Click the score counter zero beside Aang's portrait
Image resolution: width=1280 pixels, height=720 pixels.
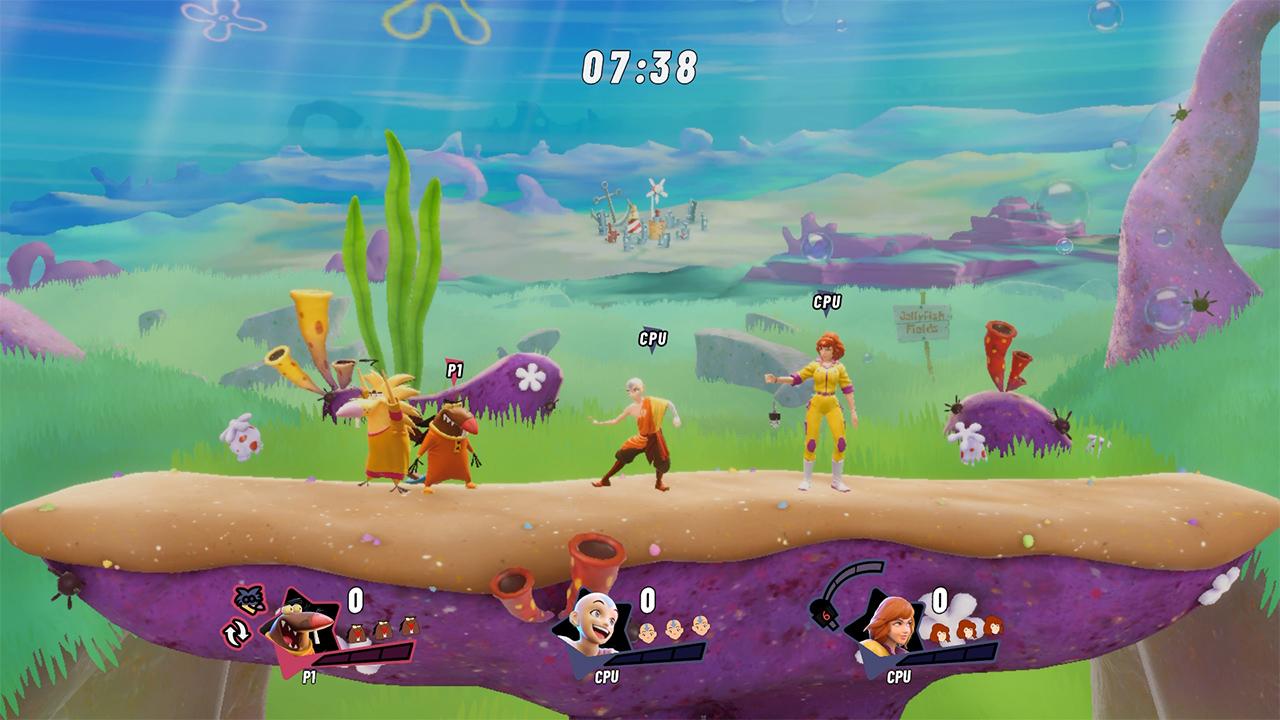click(x=646, y=600)
